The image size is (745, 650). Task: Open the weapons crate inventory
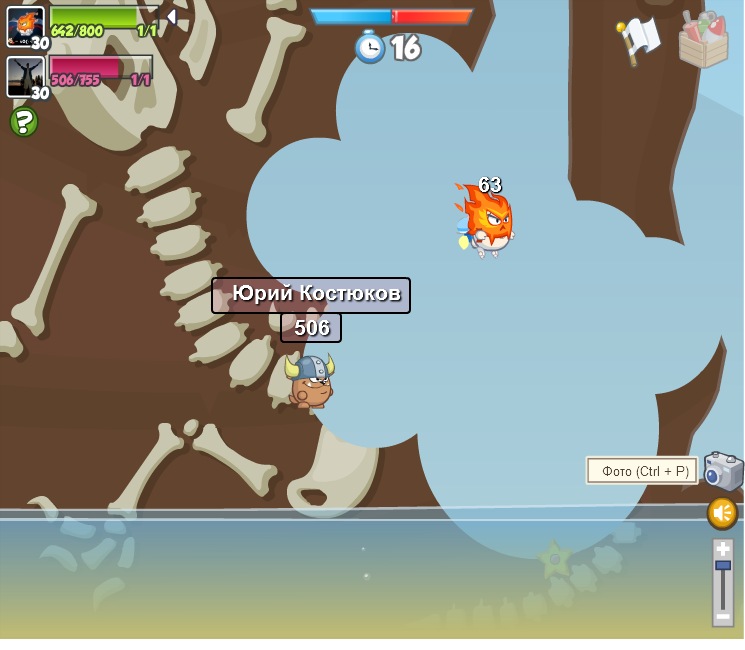704,40
